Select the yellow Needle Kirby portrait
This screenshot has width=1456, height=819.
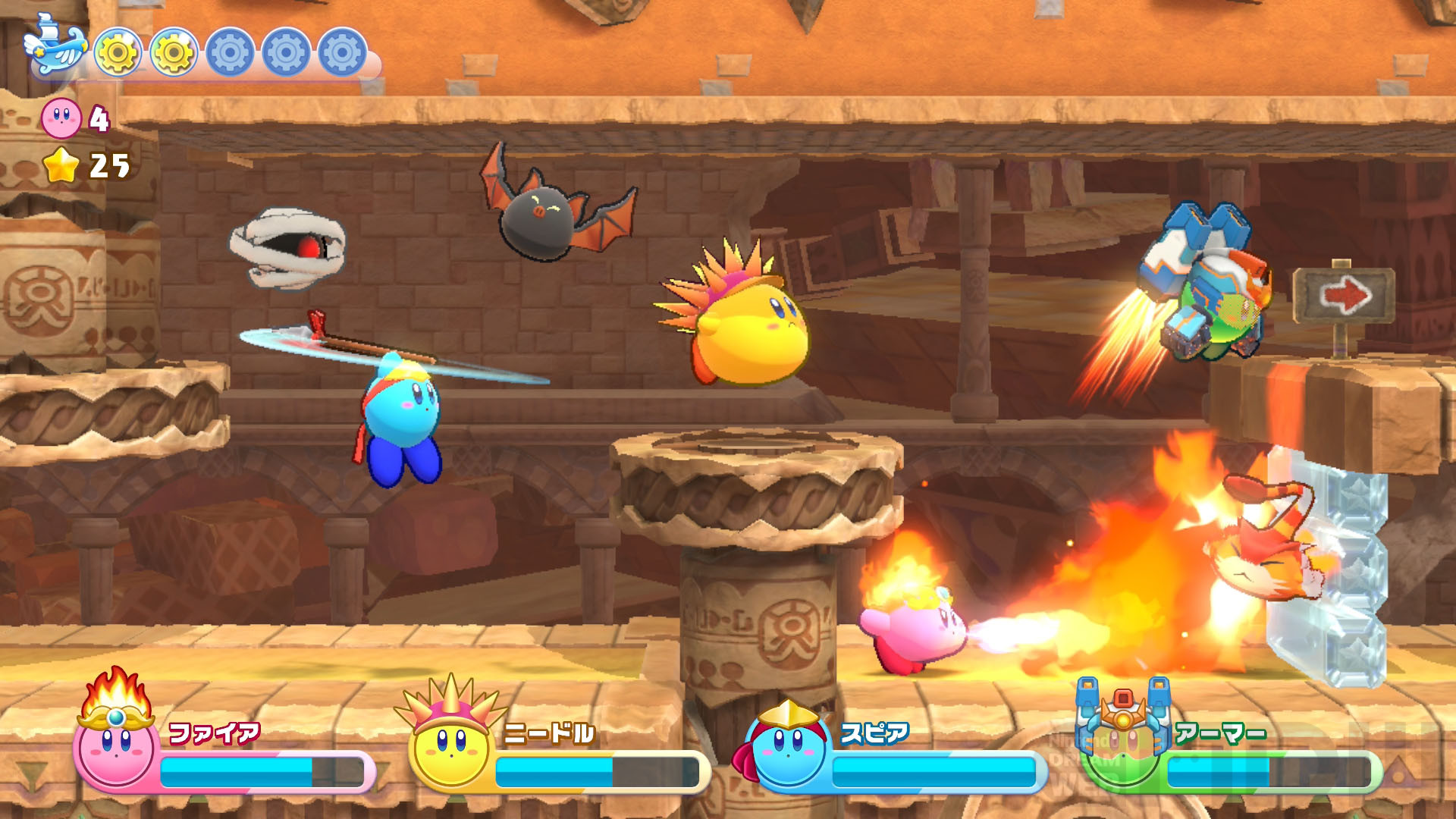(450, 743)
